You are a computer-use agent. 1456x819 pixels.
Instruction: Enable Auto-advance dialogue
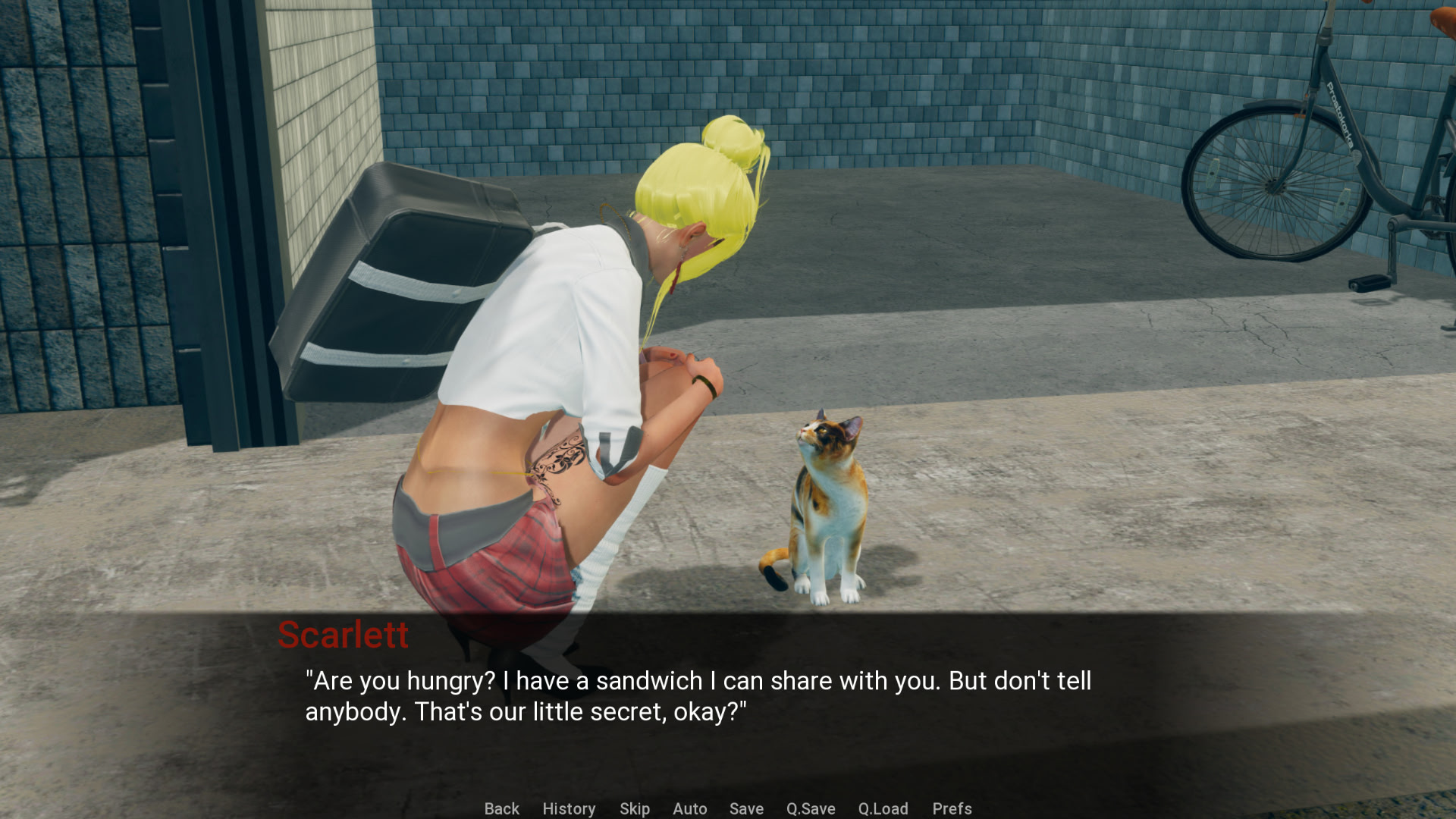tap(689, 808)
